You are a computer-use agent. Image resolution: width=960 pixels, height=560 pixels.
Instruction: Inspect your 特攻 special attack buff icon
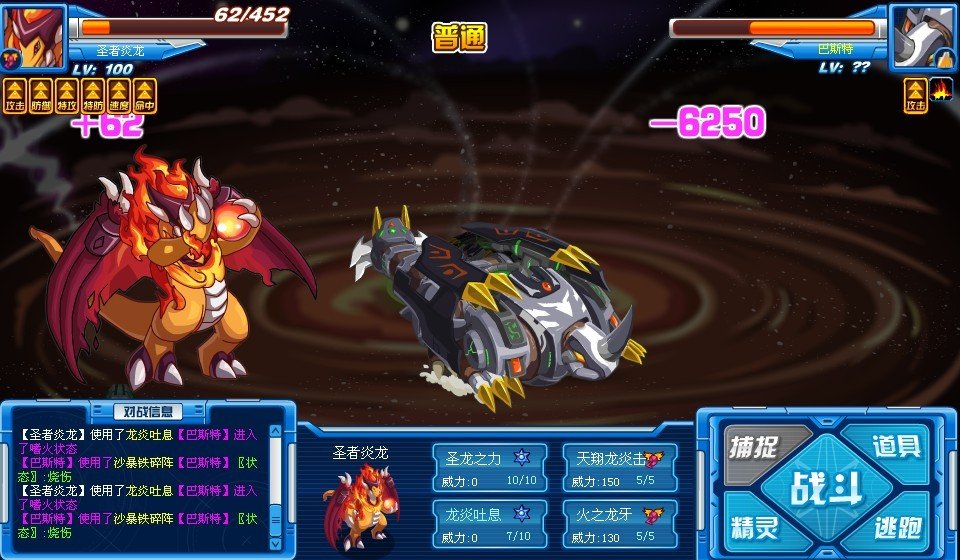click(67, 96)
